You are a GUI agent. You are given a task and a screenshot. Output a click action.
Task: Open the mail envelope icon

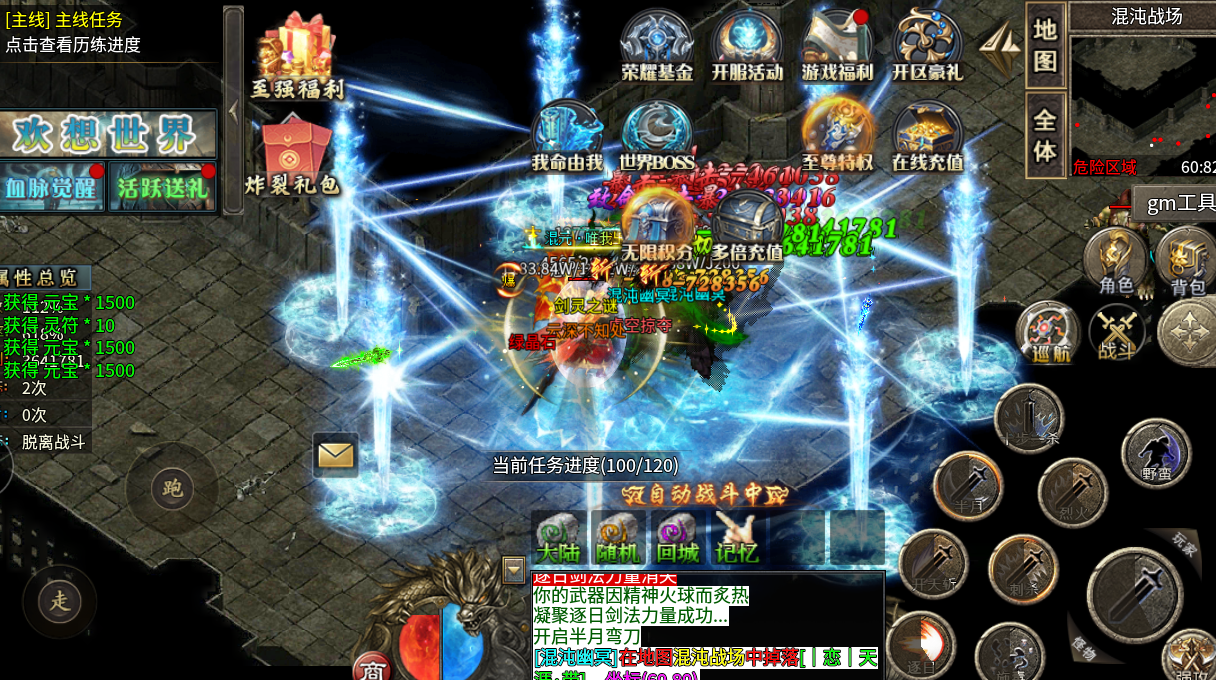tap(335, 455)
